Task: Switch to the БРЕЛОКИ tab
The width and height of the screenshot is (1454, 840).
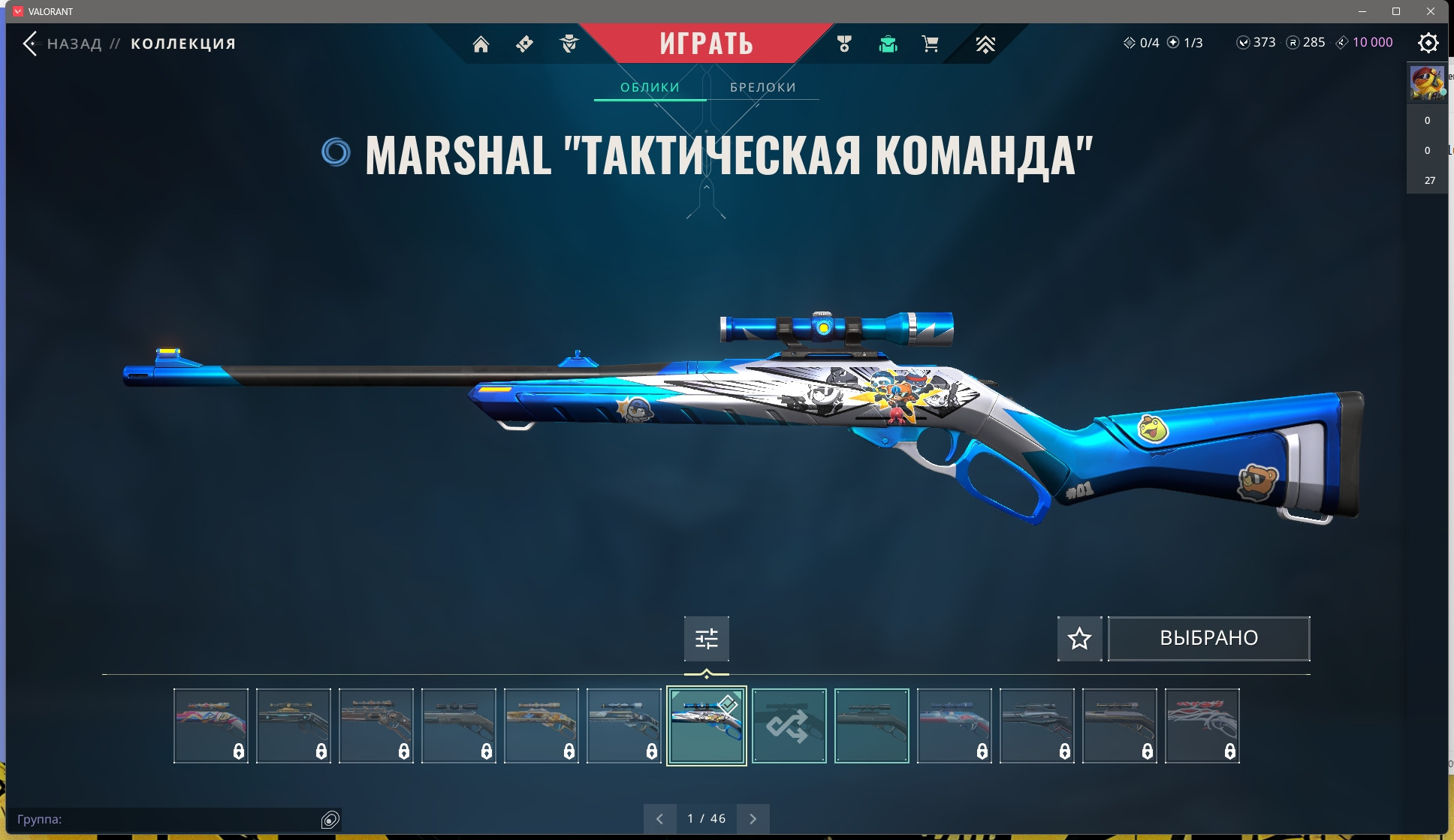Action: (x=762, y=87)
